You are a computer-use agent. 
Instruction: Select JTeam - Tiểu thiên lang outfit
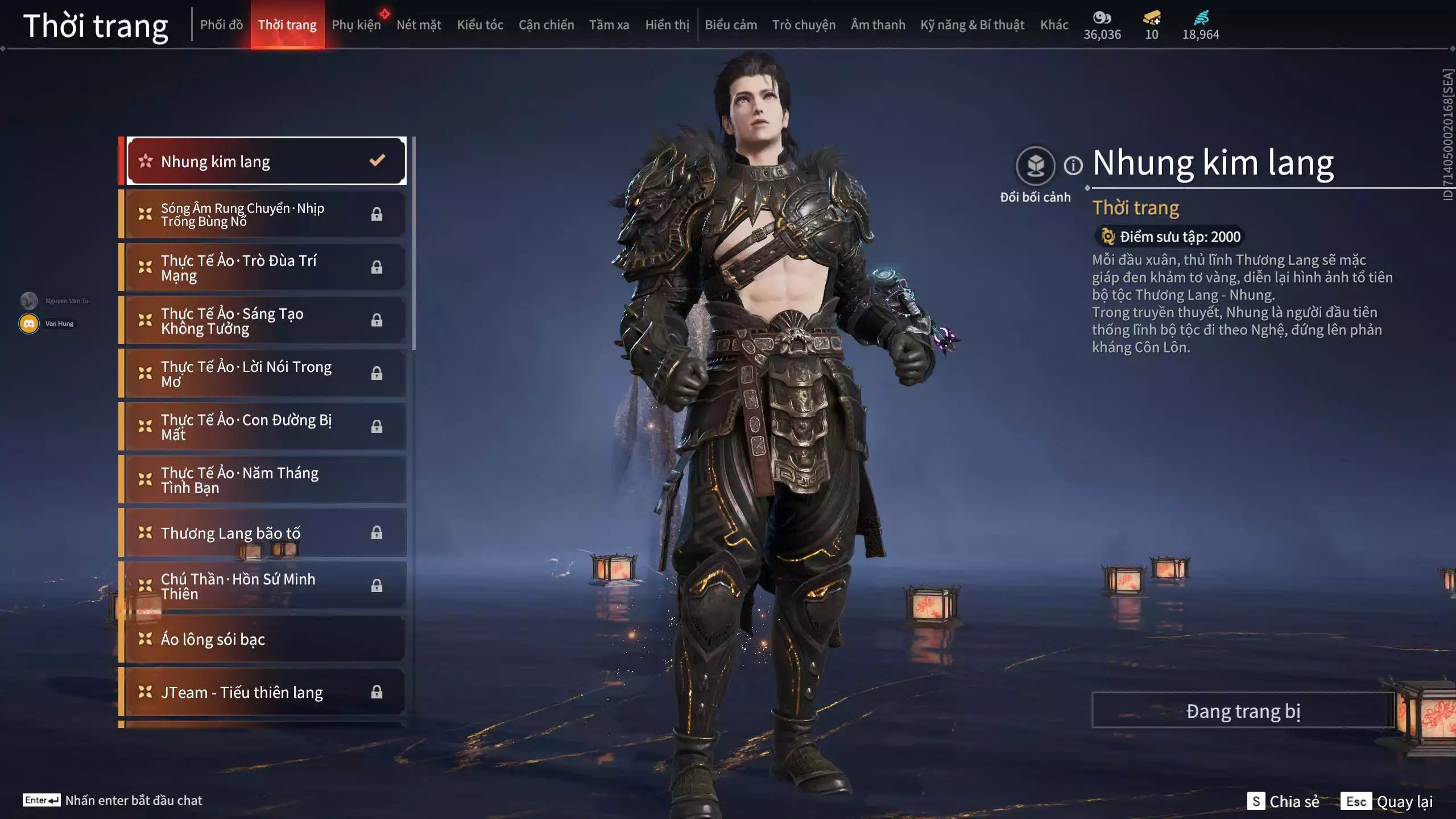pyautogui.click(x=266, y=692)
